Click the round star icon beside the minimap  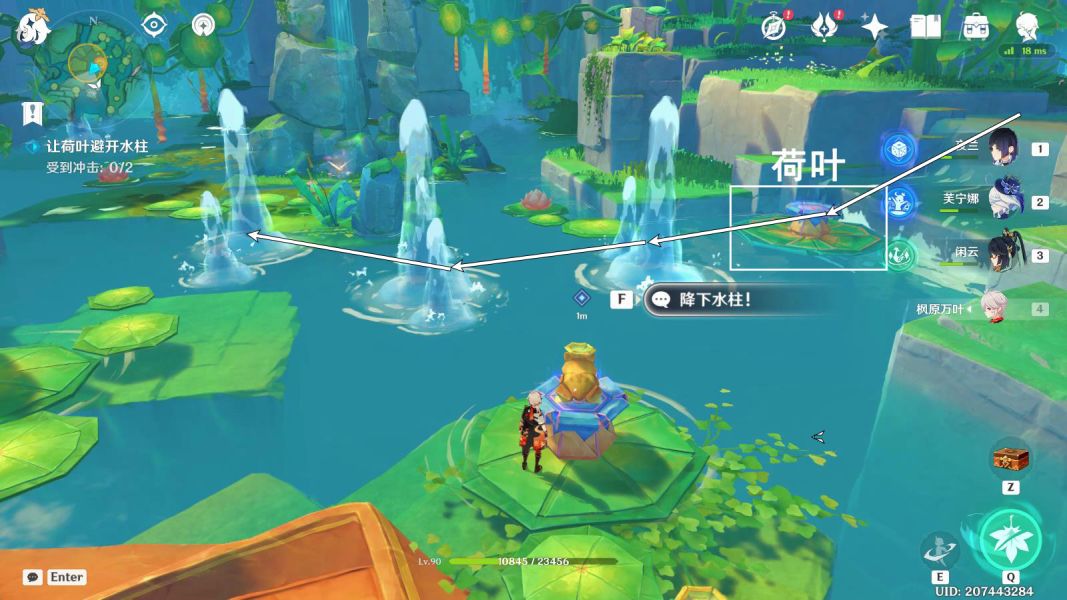[x=204, y=25]
